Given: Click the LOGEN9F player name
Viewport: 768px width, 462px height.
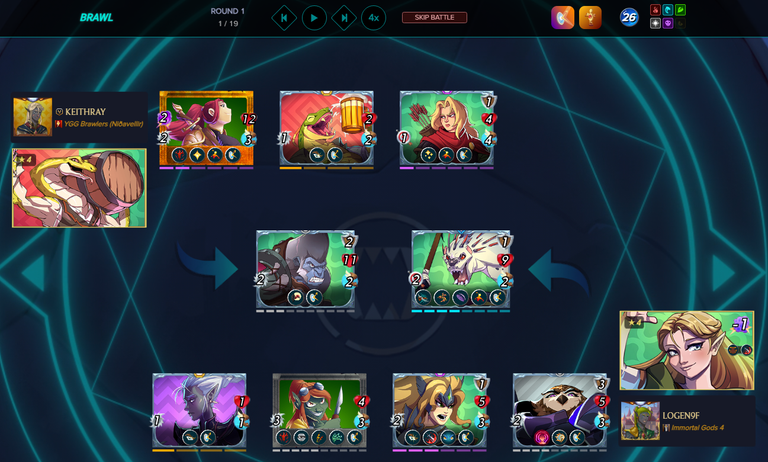Looking at the screenshot, I should (x=682, y=415).
